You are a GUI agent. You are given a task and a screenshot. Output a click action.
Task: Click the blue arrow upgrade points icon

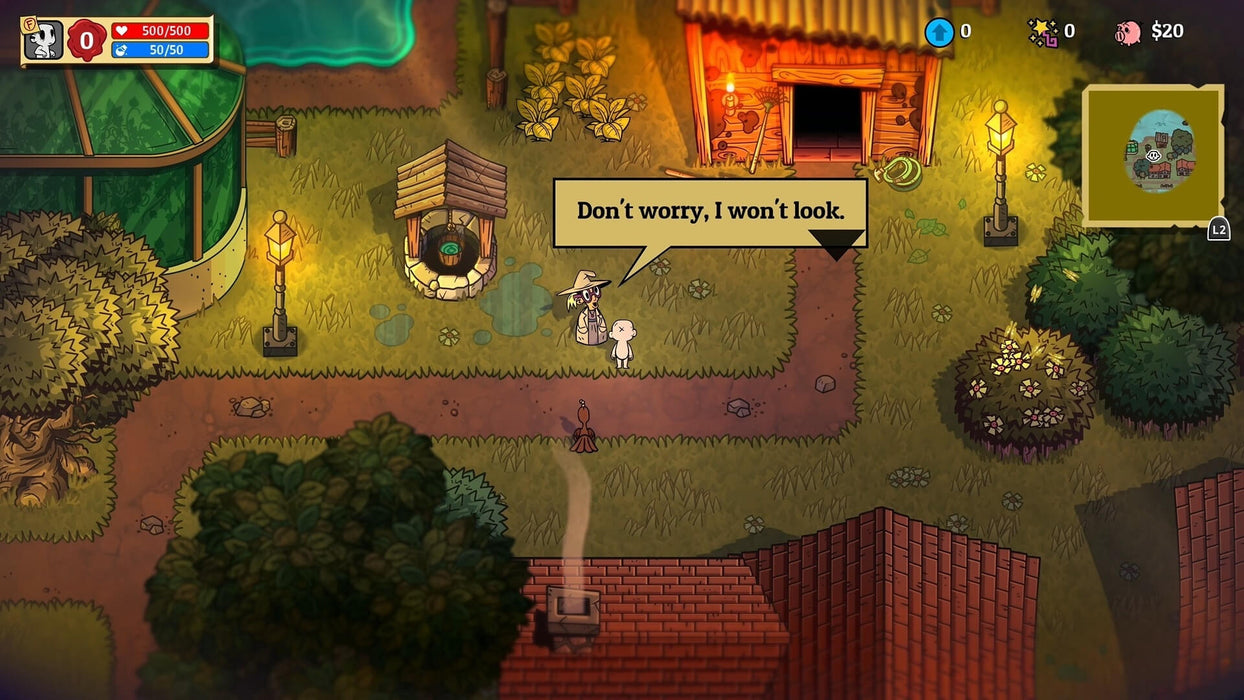point(939,32)
